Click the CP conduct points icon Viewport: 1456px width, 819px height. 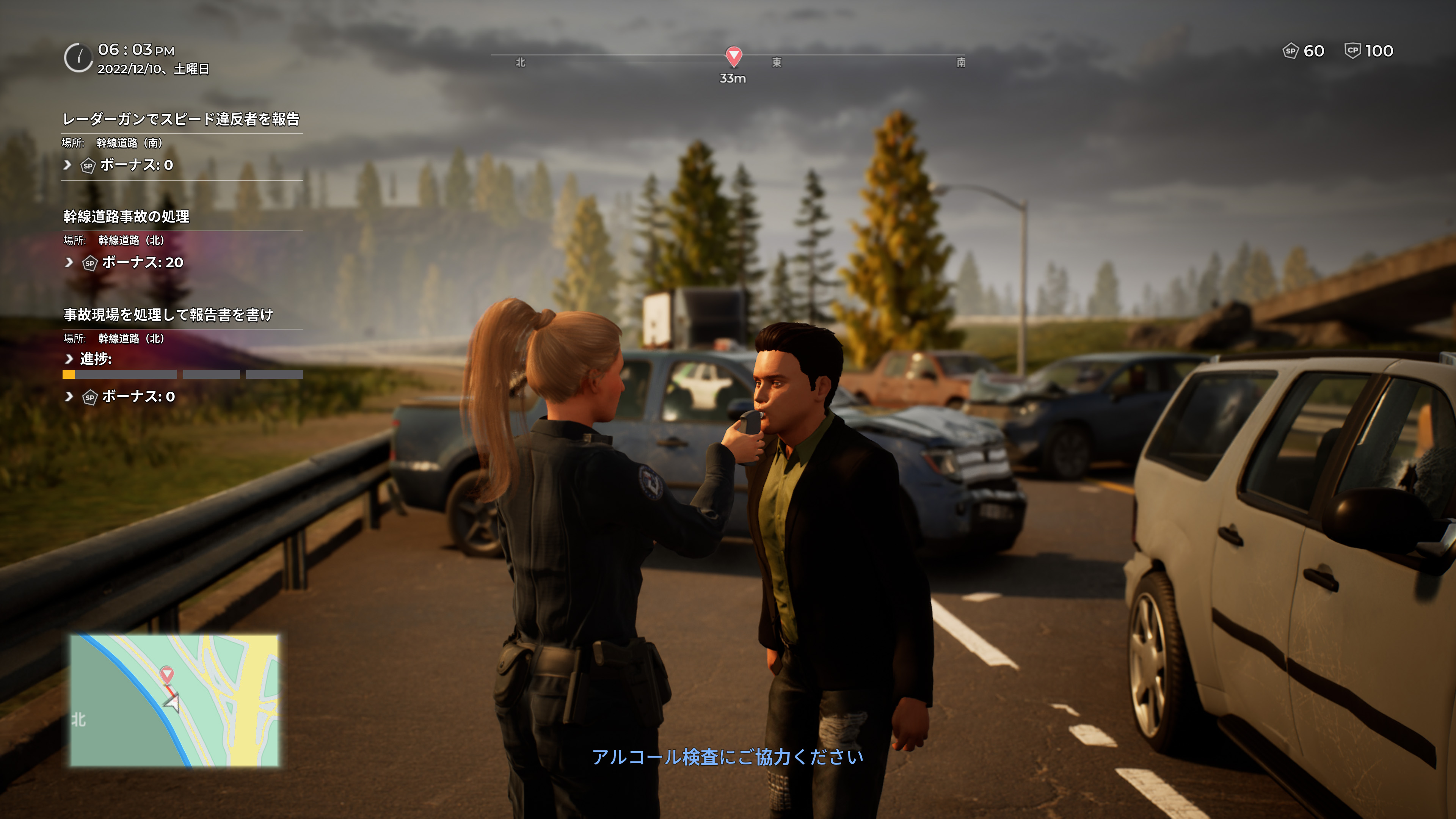coord(1352,51)
